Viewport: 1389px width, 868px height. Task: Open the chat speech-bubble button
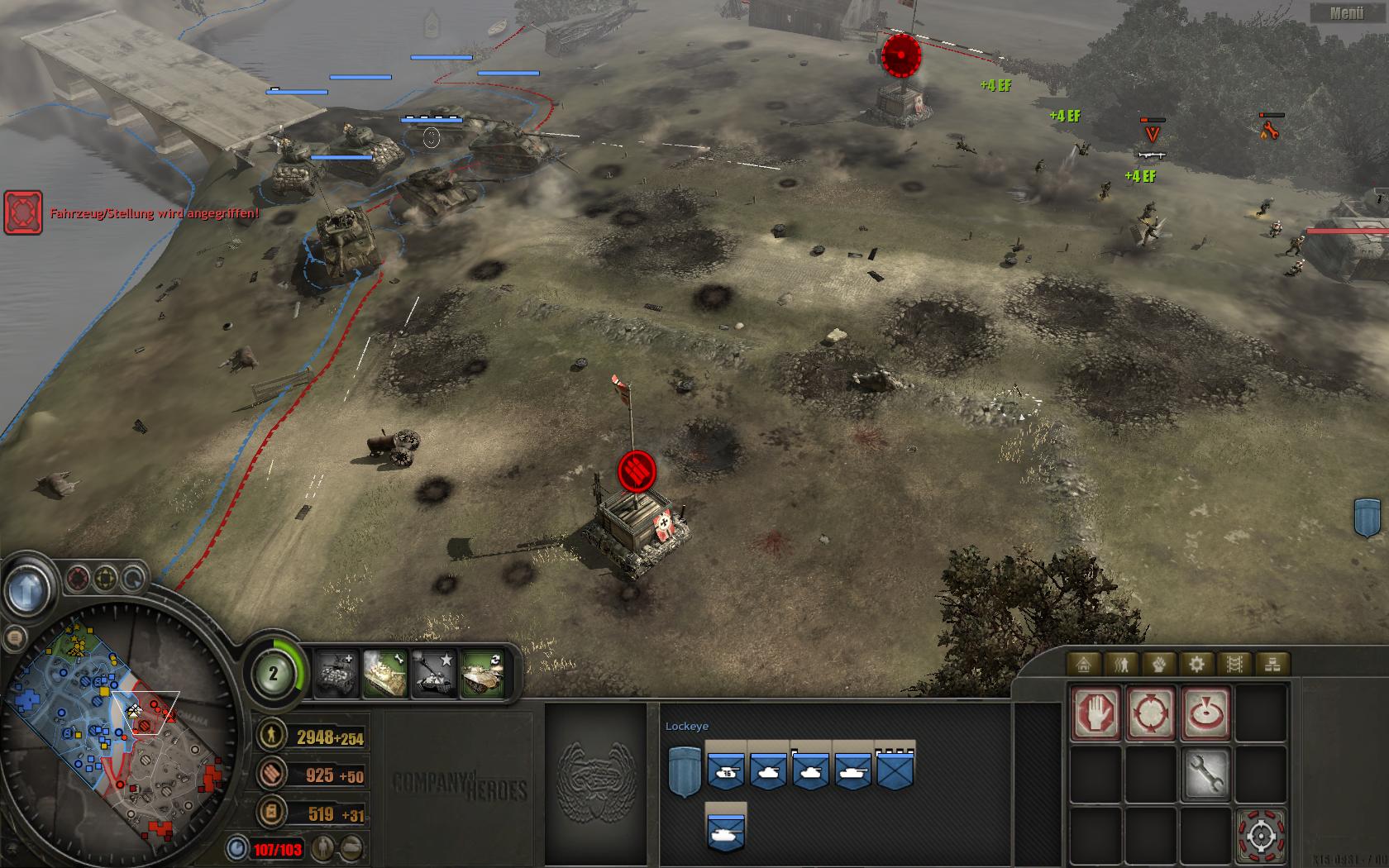[13, 637]
